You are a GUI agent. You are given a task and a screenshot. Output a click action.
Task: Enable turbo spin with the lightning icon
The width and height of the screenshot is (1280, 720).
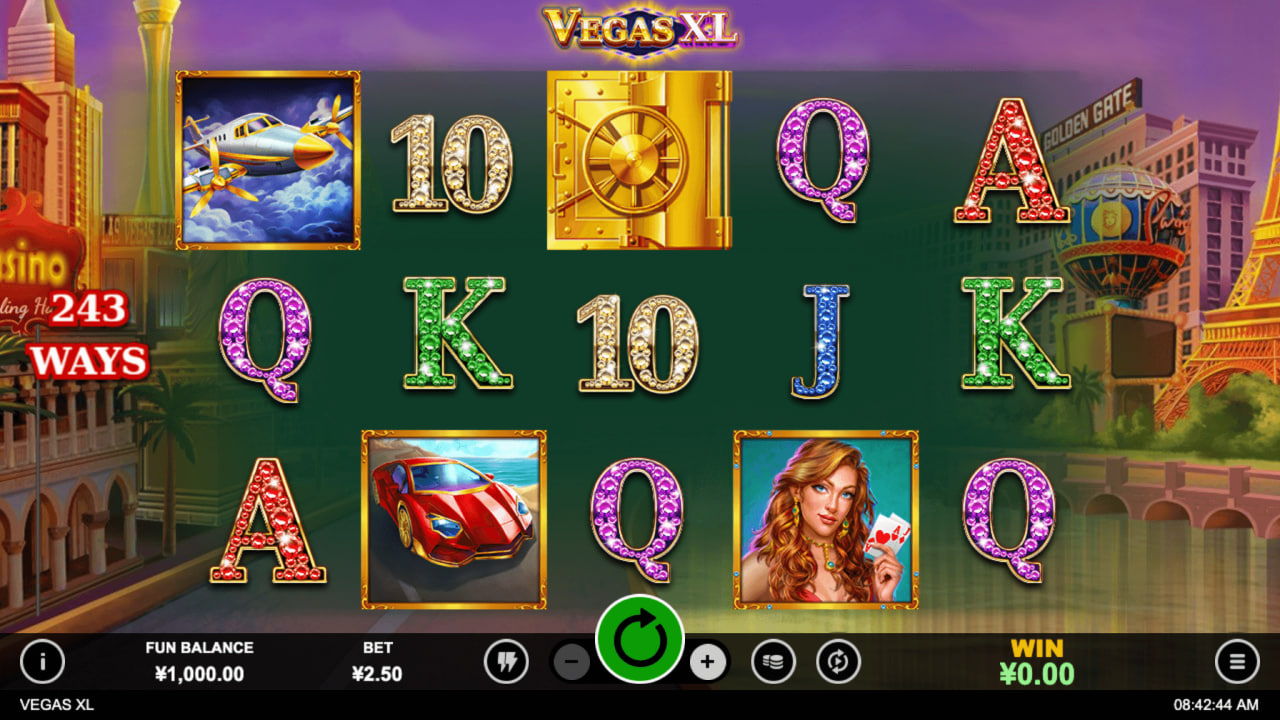click(508, 662)
